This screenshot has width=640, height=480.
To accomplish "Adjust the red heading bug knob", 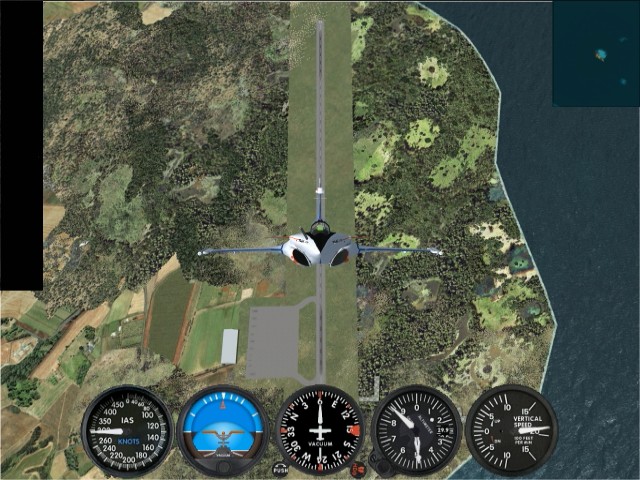I will 357,467.
